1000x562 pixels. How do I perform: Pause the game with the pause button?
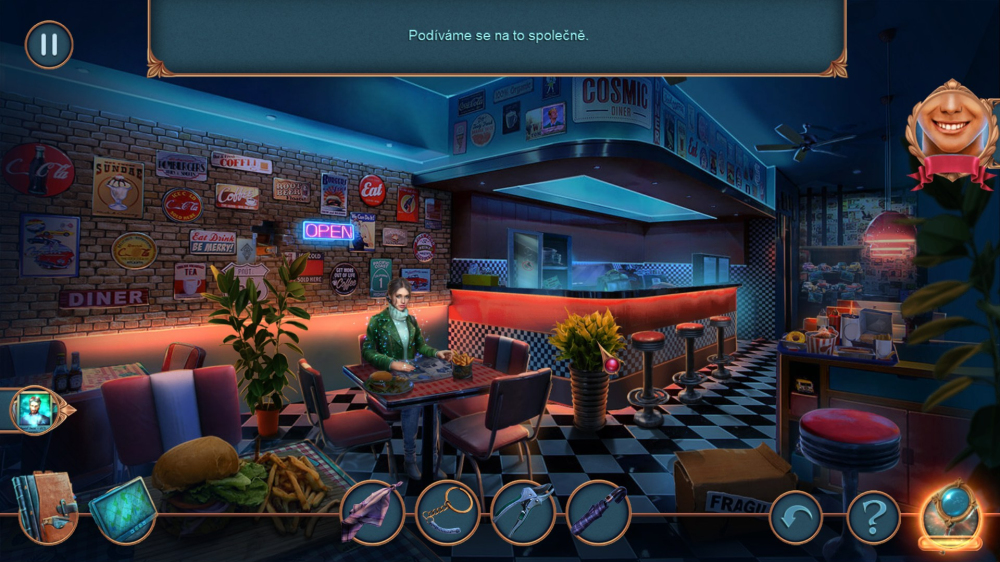(x=48, y=45)
